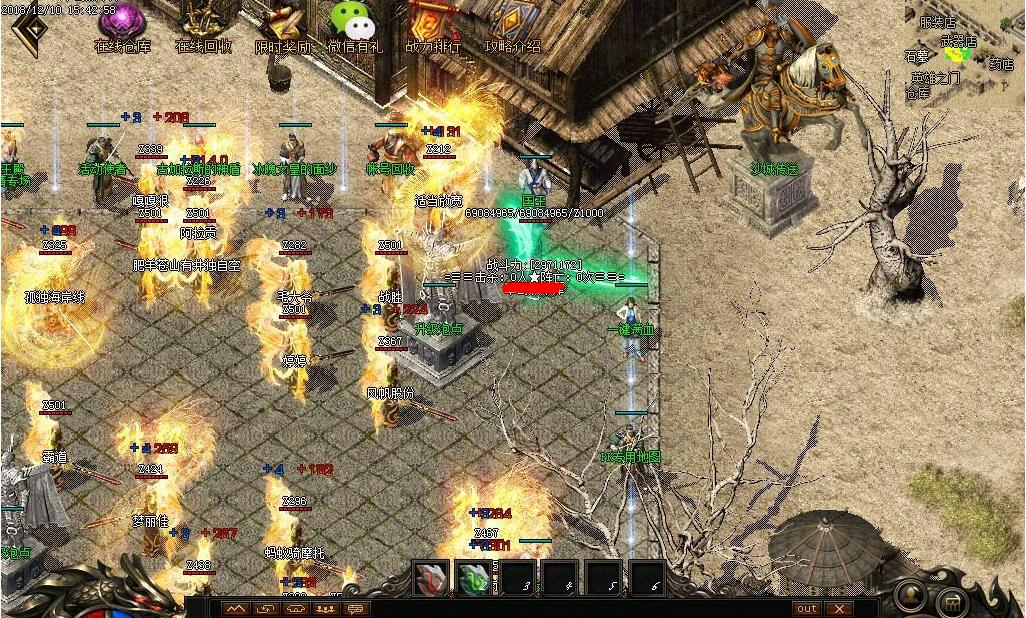The width and height of the screenshot is (1026, 618).
Task: Click the X button beside out
Action: point(839,608)
